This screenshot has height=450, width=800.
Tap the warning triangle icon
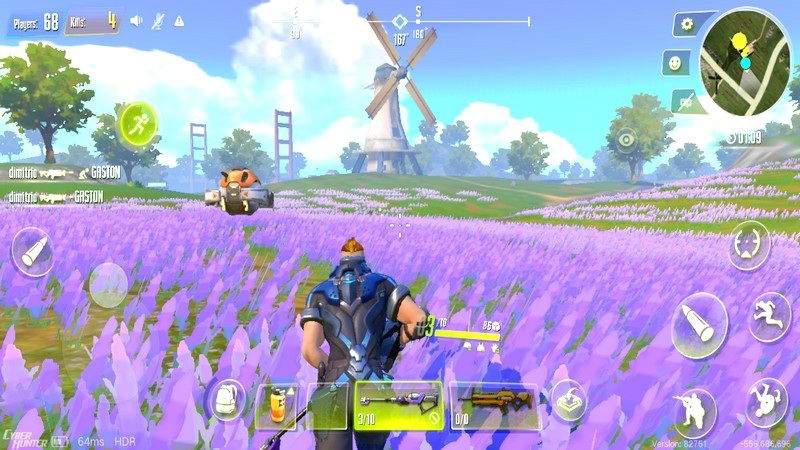[x=179, y=20]
